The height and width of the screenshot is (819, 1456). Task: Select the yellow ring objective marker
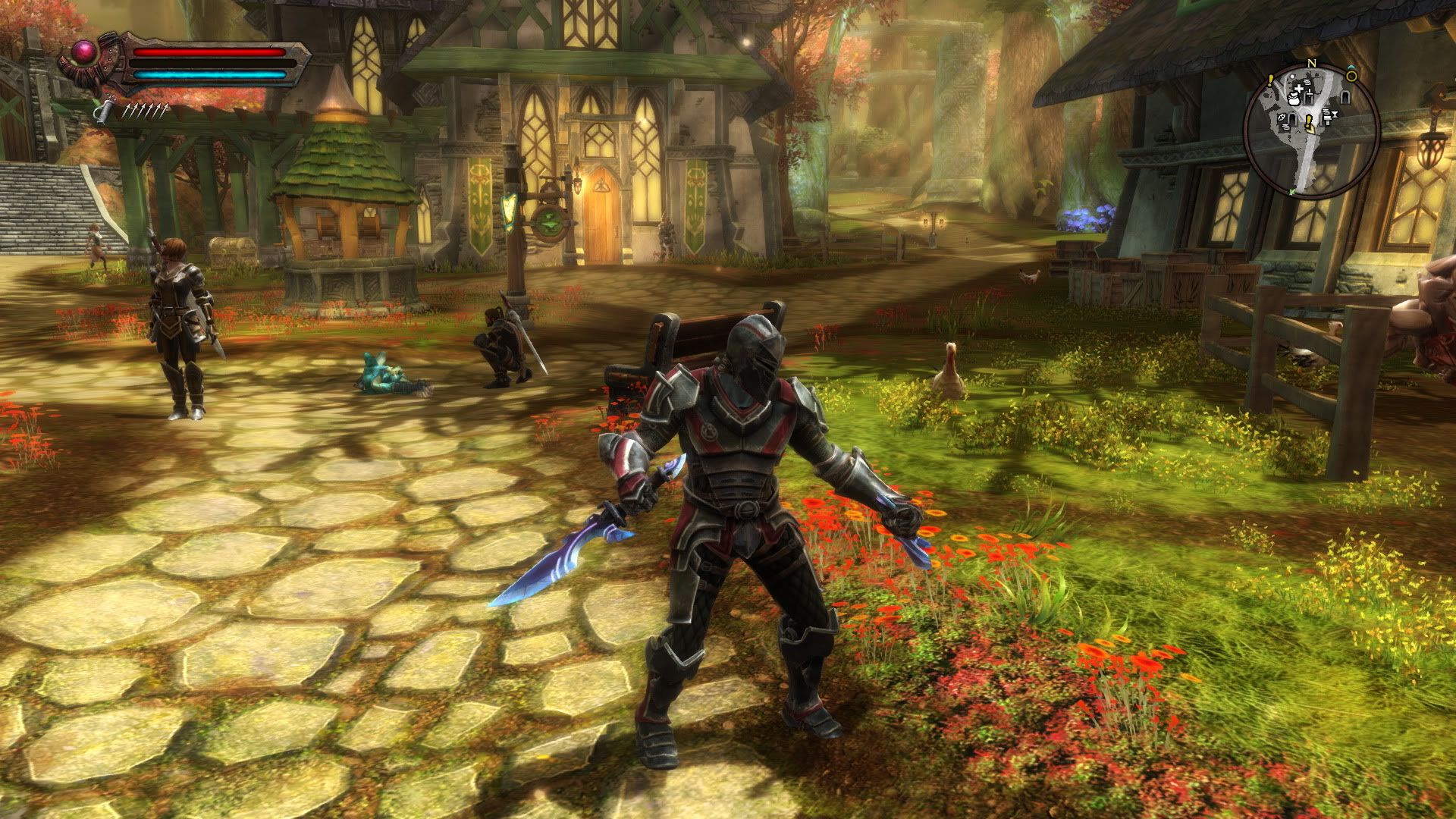[1351, 76]
